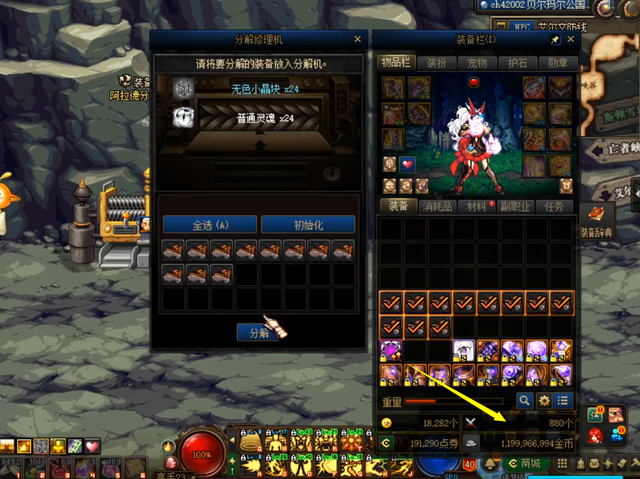Open the 任务 quest items tab
Image resolution: width=640 pixels, height=479 pixels.
tap(557, 206)
